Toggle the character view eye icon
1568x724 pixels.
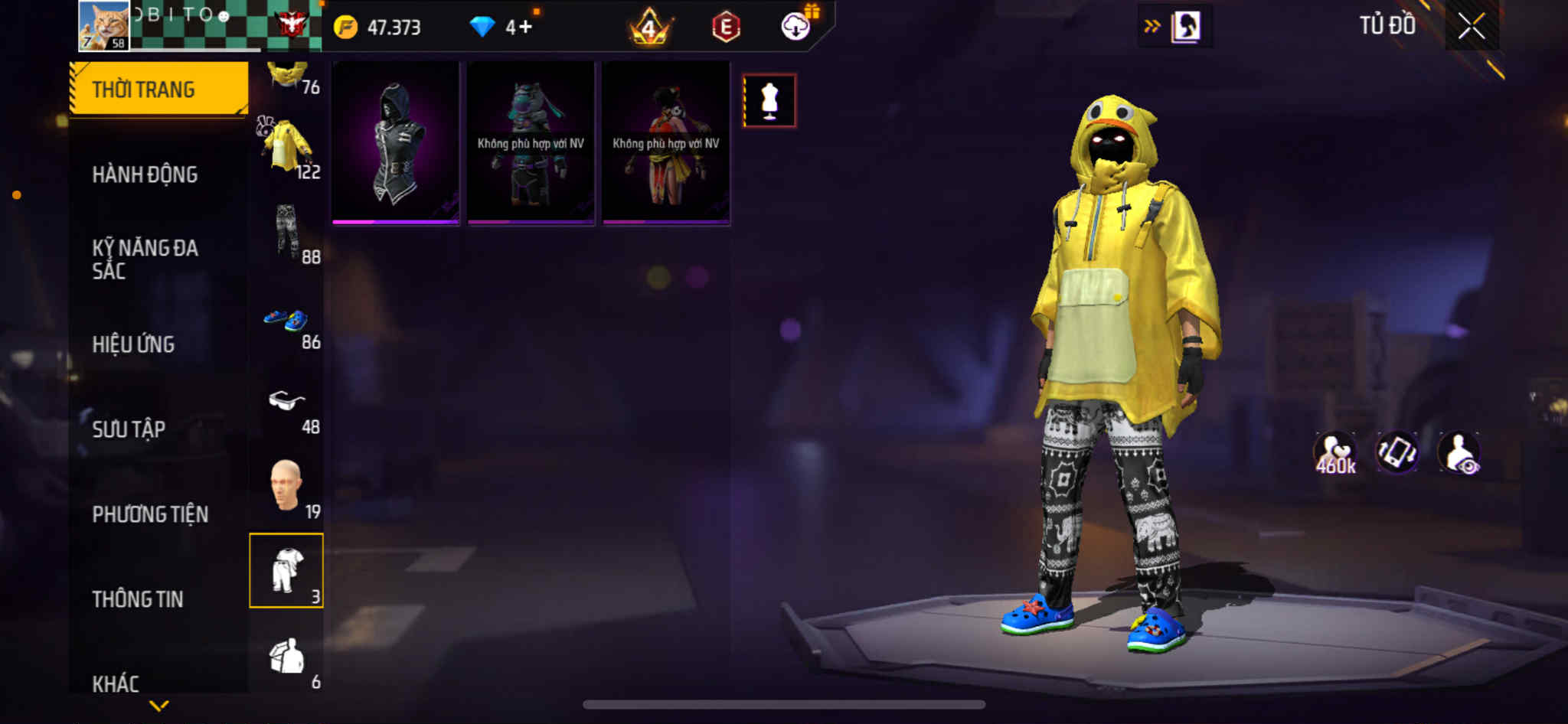coord(1459,453)
